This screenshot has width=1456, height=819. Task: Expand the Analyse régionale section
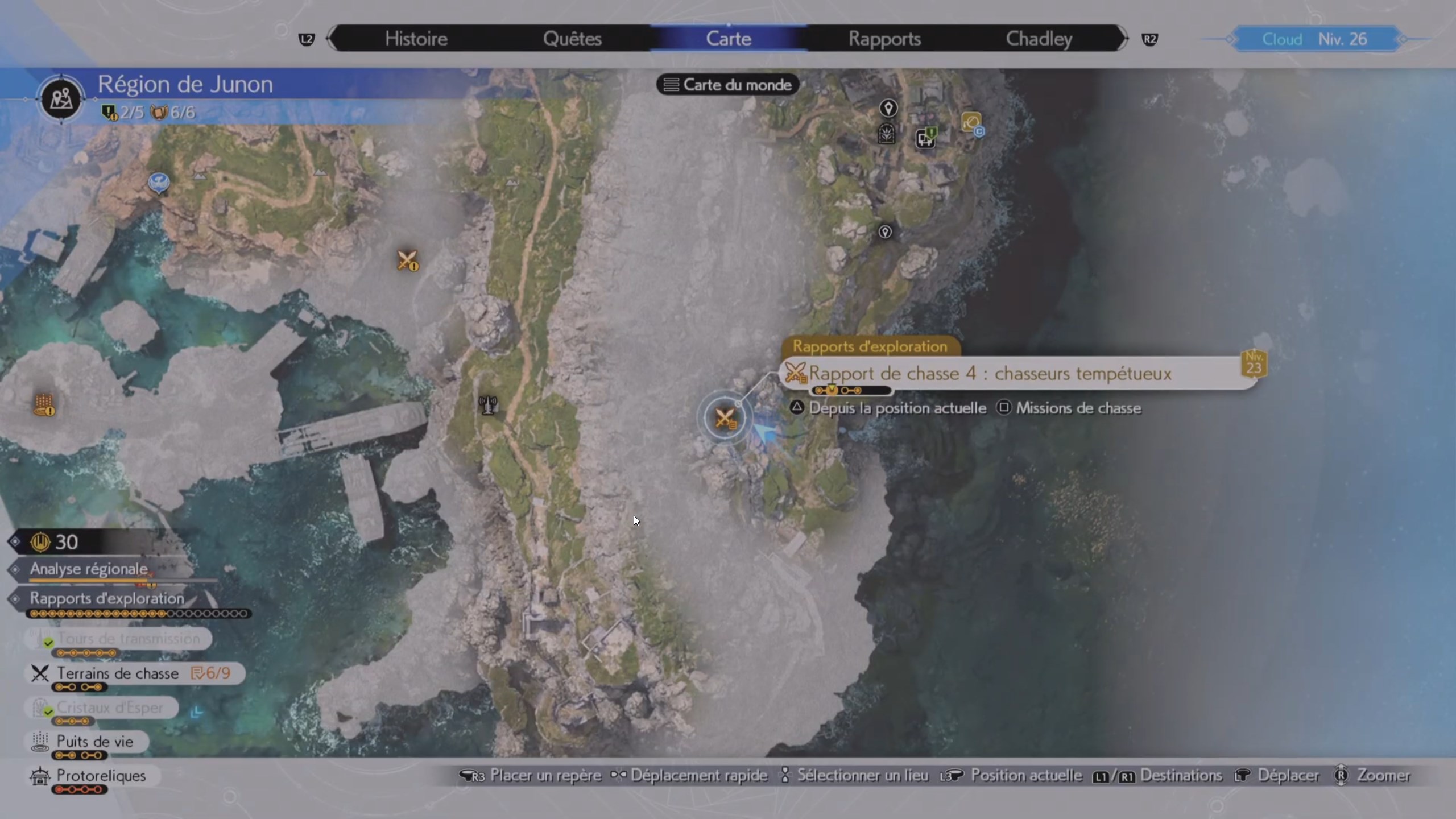point(88,569)
